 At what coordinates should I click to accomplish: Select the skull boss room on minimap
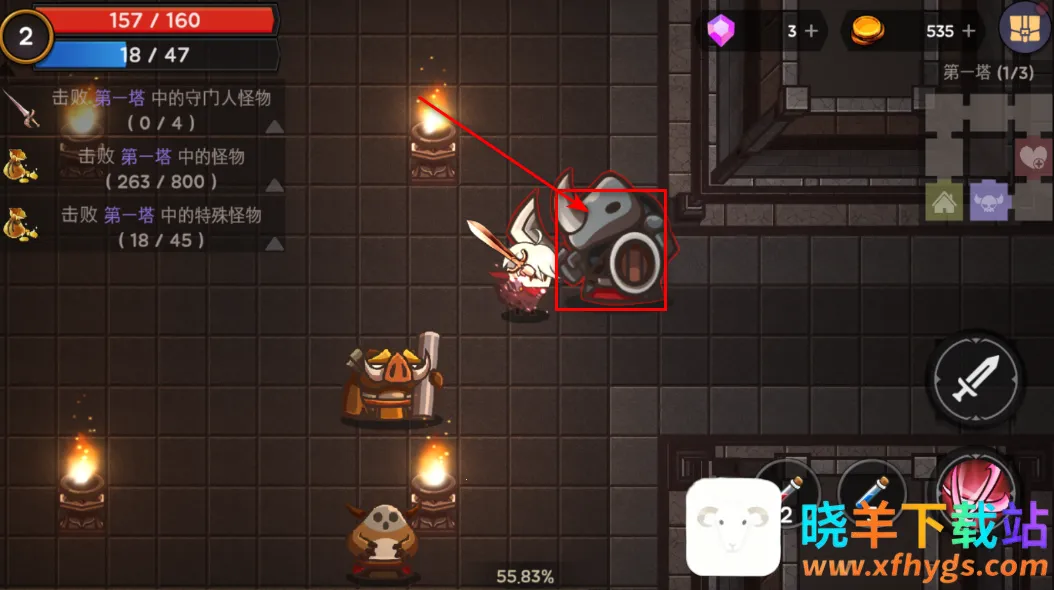990,200
